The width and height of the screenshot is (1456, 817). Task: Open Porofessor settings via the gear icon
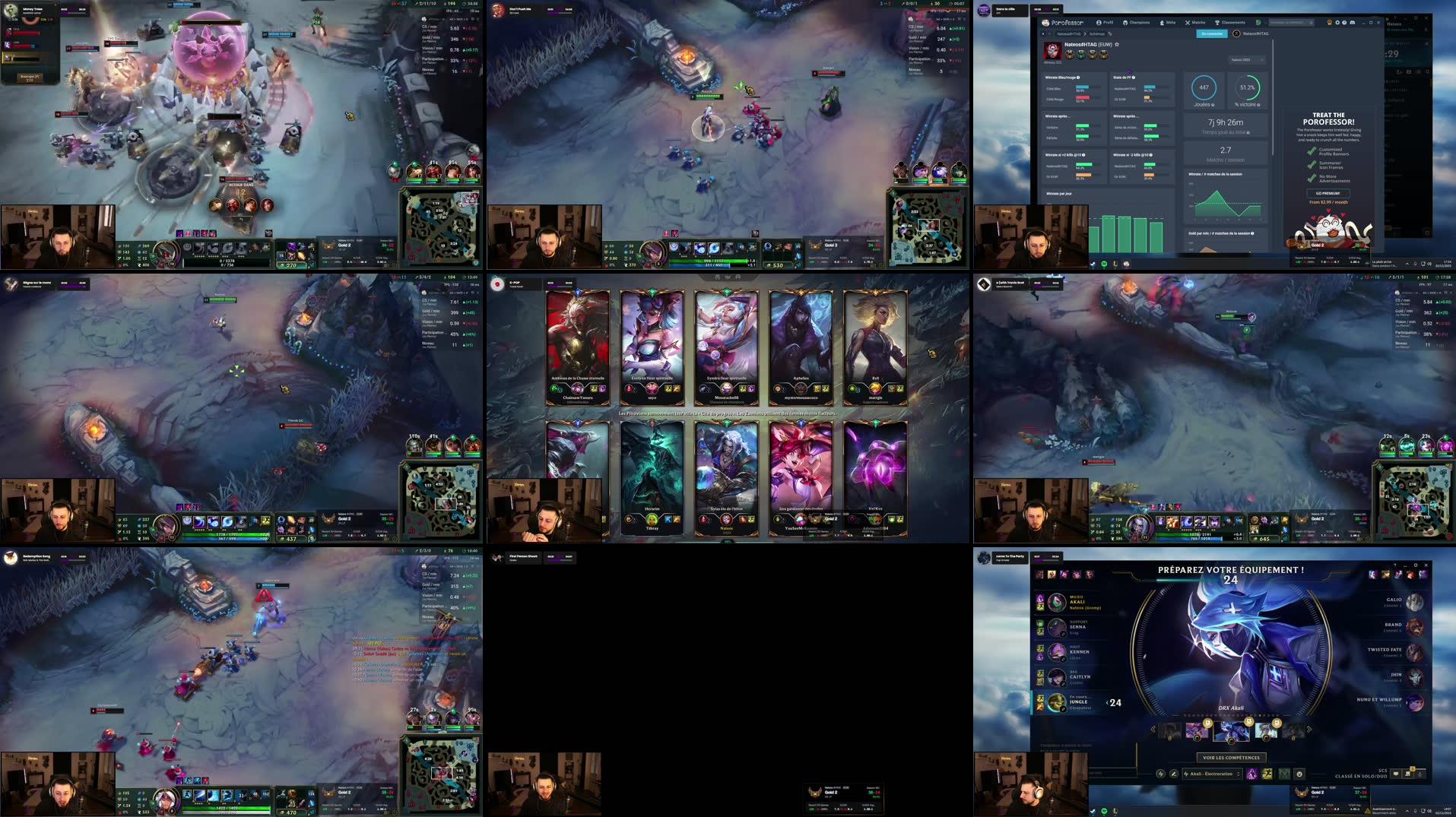1337,23
